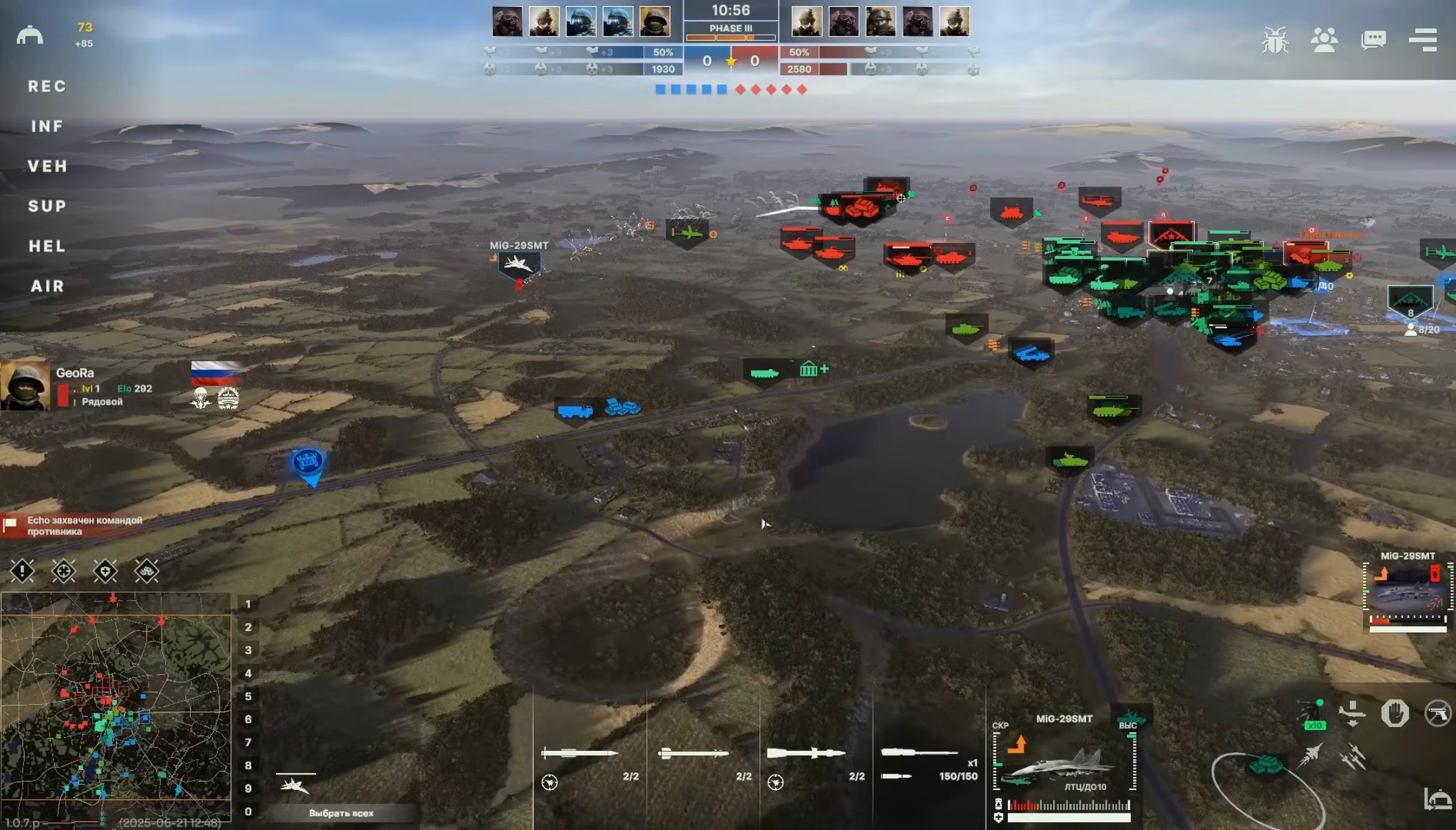Open the players list icon

click(1324, 40)
